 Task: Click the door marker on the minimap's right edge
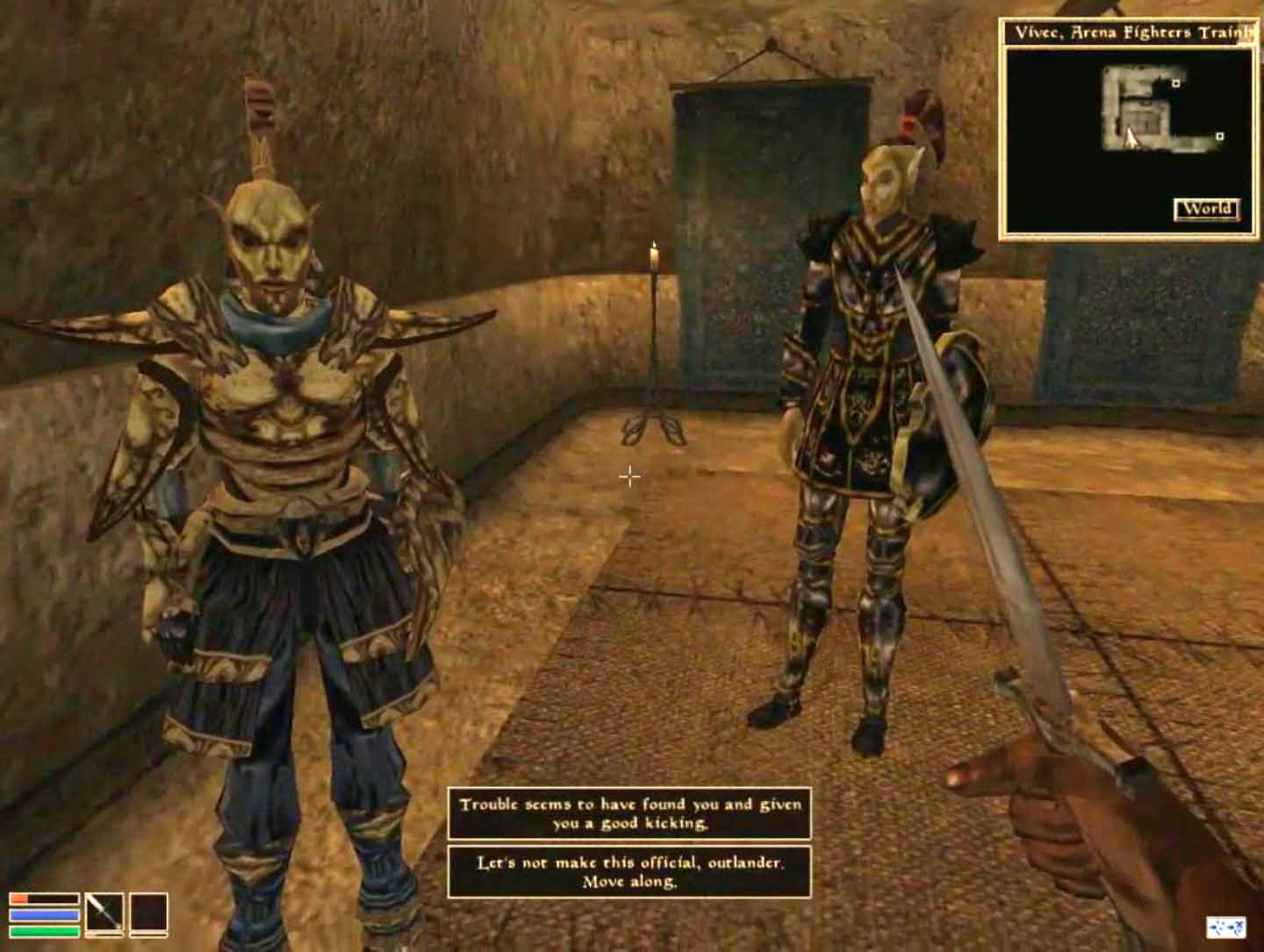[1219, 138]
